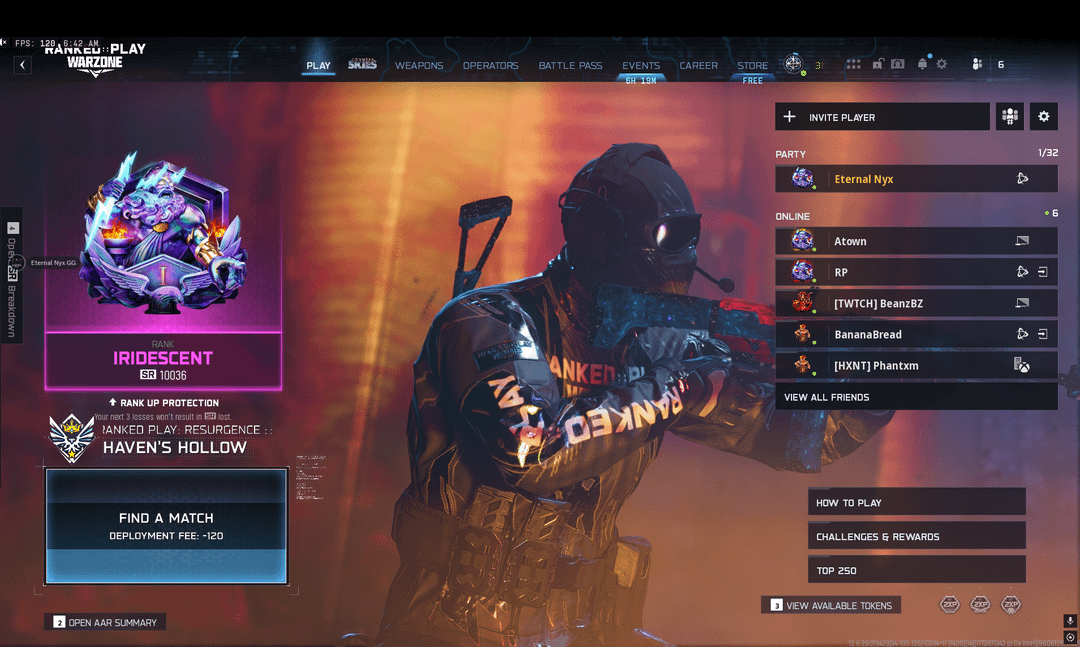Go back using the top-left arrow

tap(22, 65)
